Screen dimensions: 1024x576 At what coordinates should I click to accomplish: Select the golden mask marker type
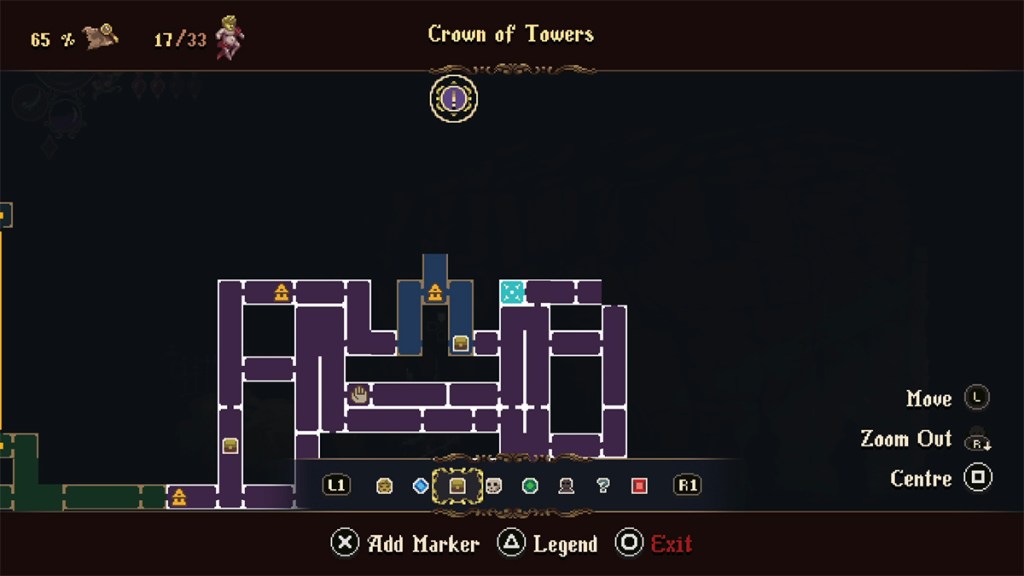pos(384,486)
